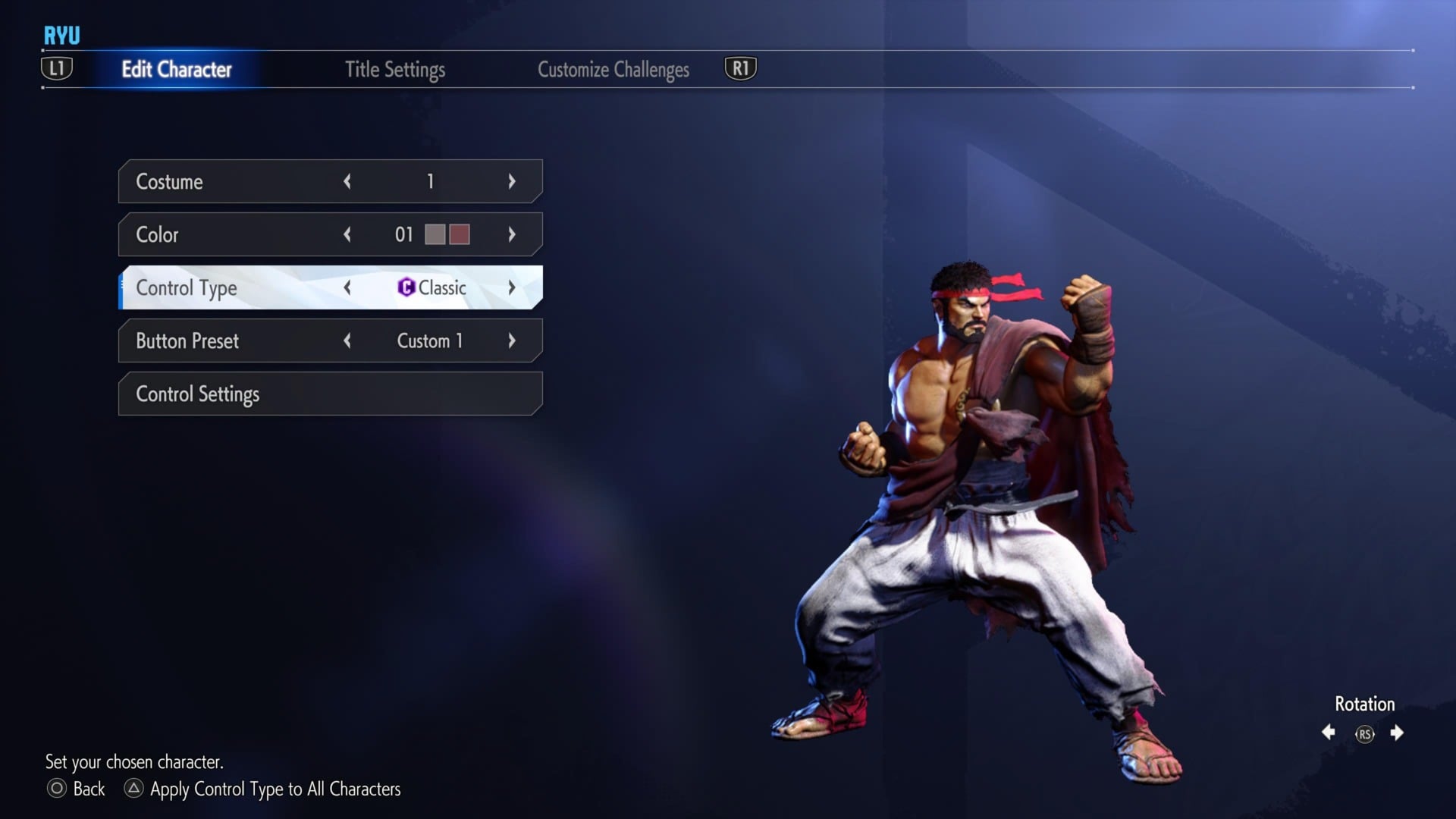Click the next arrow for Color
1456x819 pixels.
pyautogui.click(x=513, y=234)
